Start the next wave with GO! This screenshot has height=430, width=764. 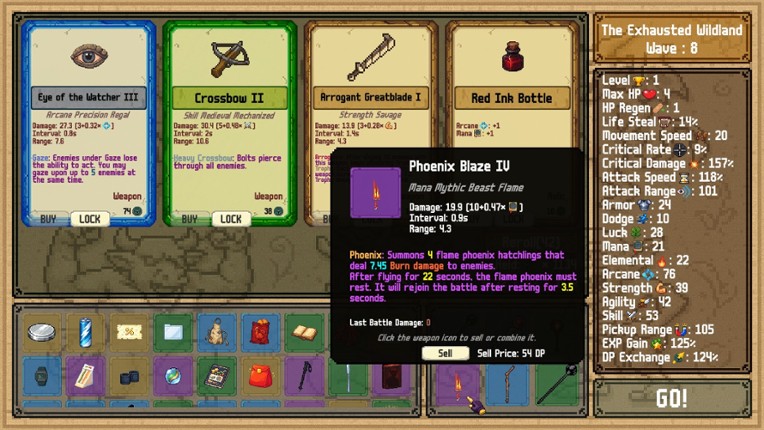coord(671,398)
